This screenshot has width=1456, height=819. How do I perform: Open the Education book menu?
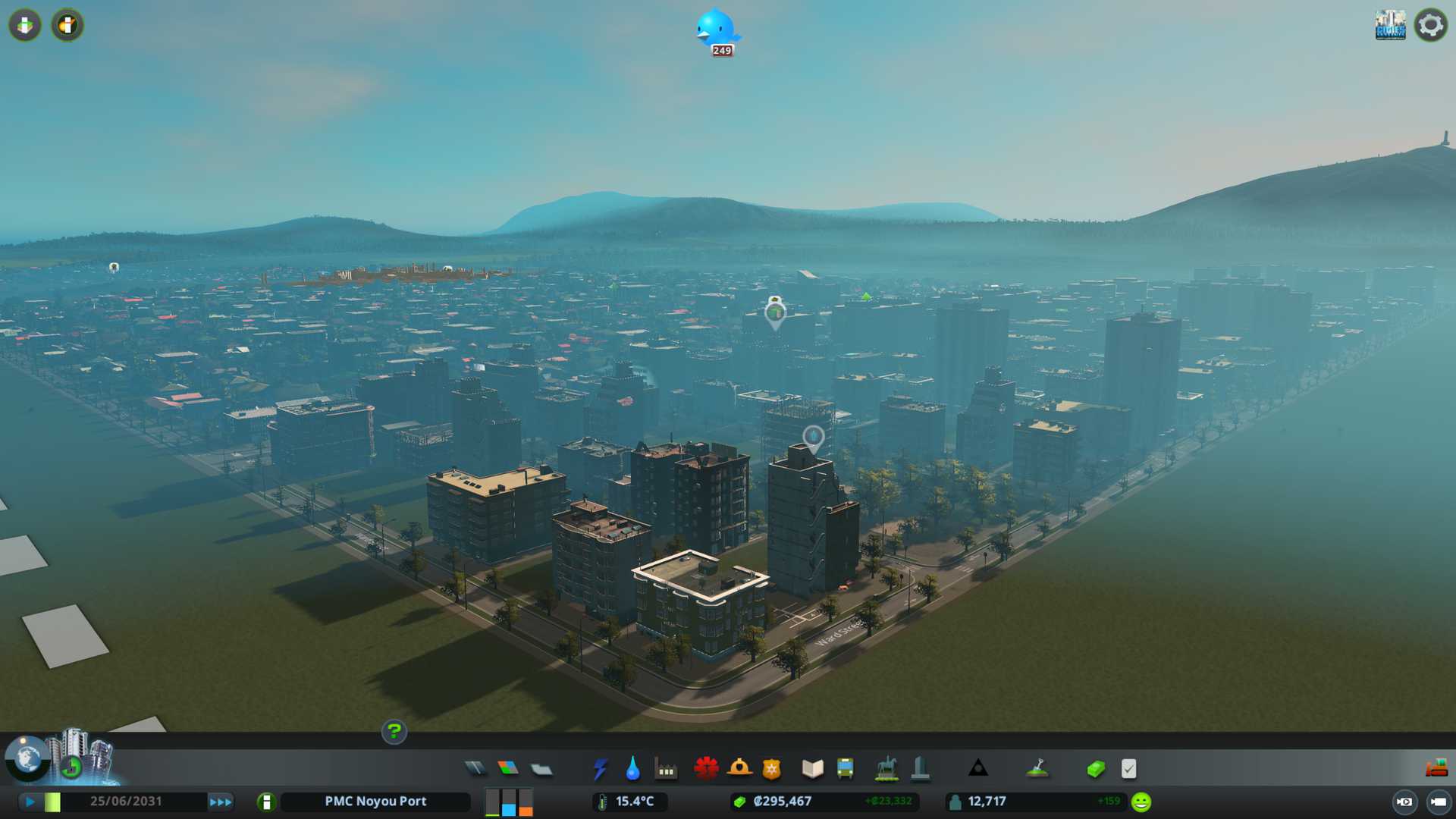point(812,769)
